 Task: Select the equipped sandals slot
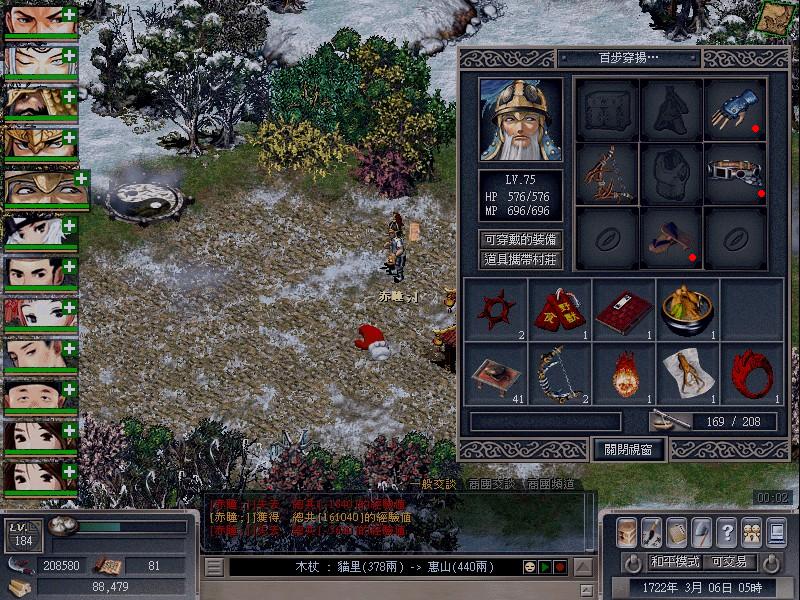click(671, 238)
